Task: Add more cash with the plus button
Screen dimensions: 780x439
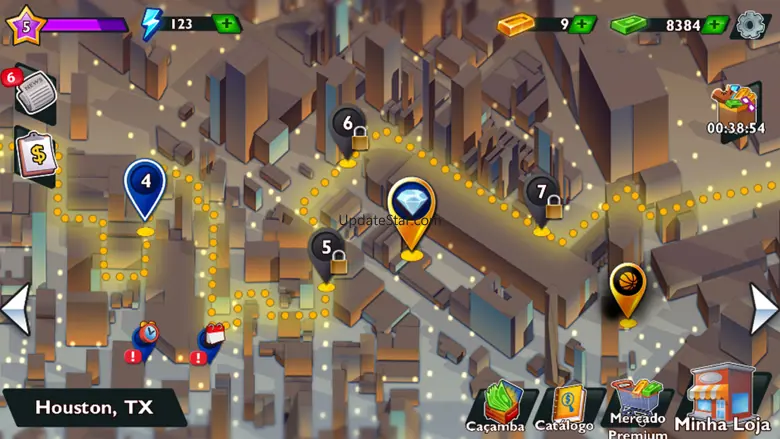Action: [715, 24]
